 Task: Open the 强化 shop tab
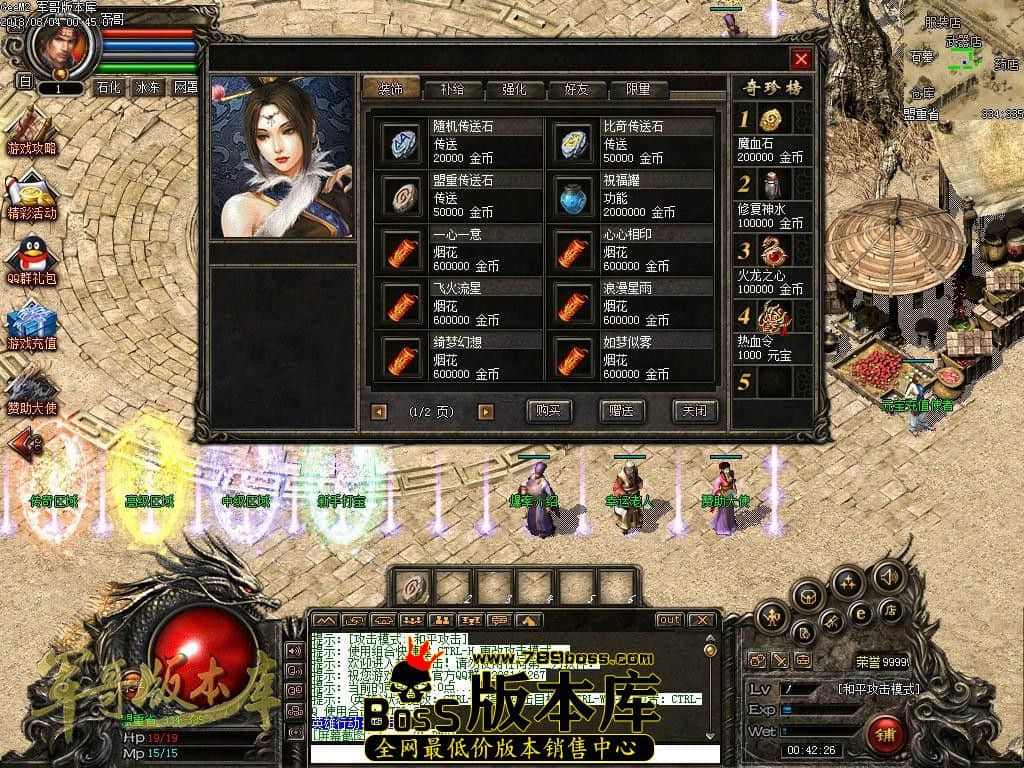tap(514, 89)
